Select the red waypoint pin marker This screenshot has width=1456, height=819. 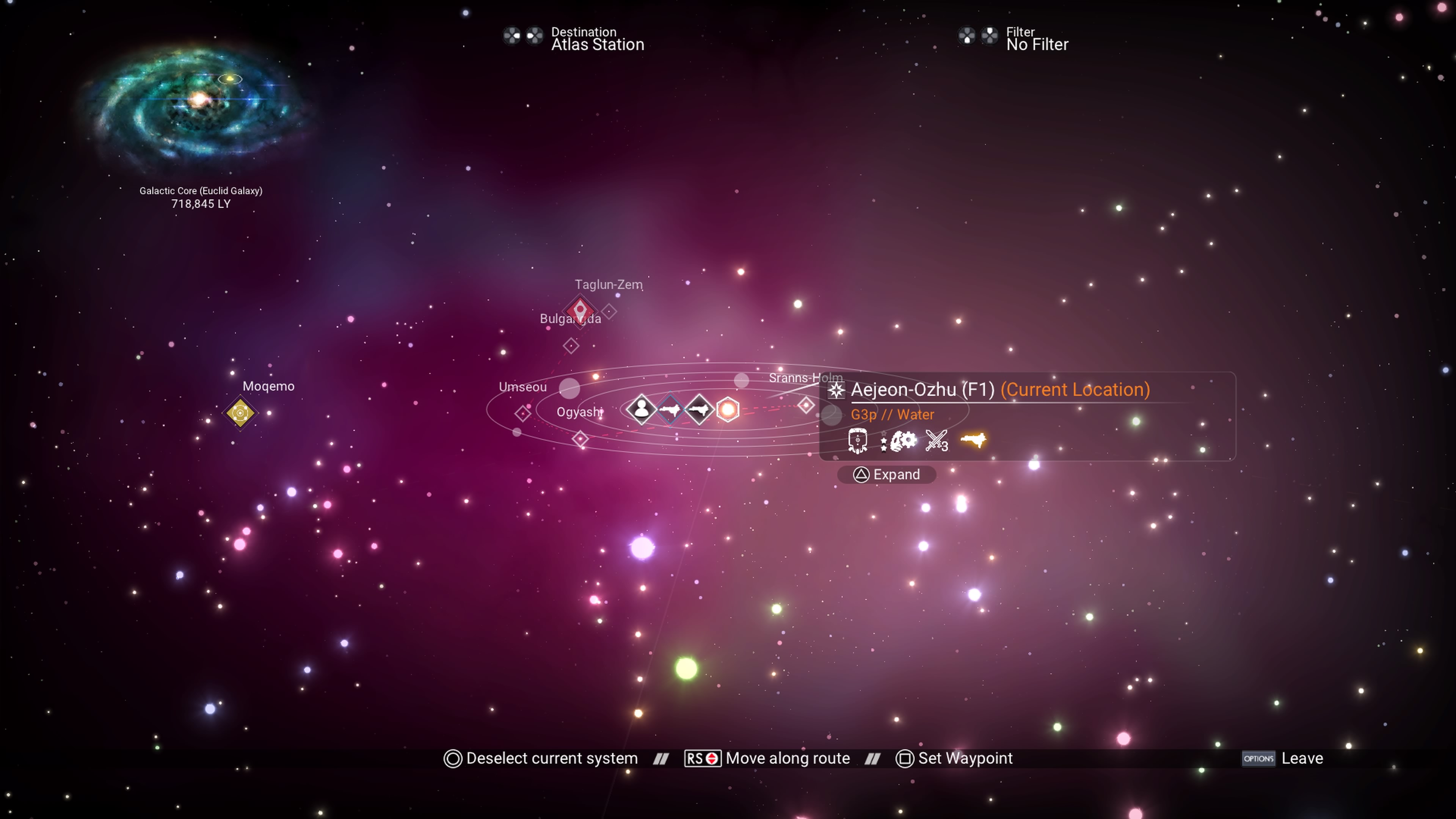pyautogui.click(x=579, y=310)
